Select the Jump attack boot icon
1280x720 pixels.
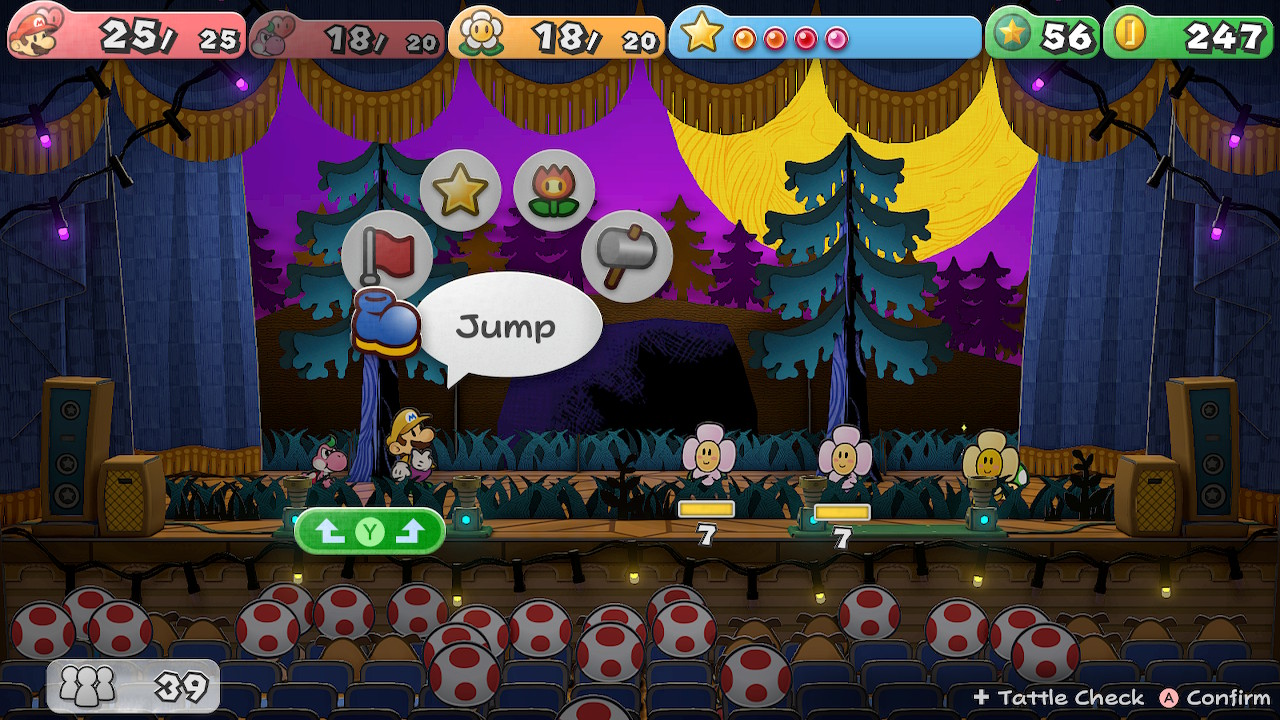point(385,320)
